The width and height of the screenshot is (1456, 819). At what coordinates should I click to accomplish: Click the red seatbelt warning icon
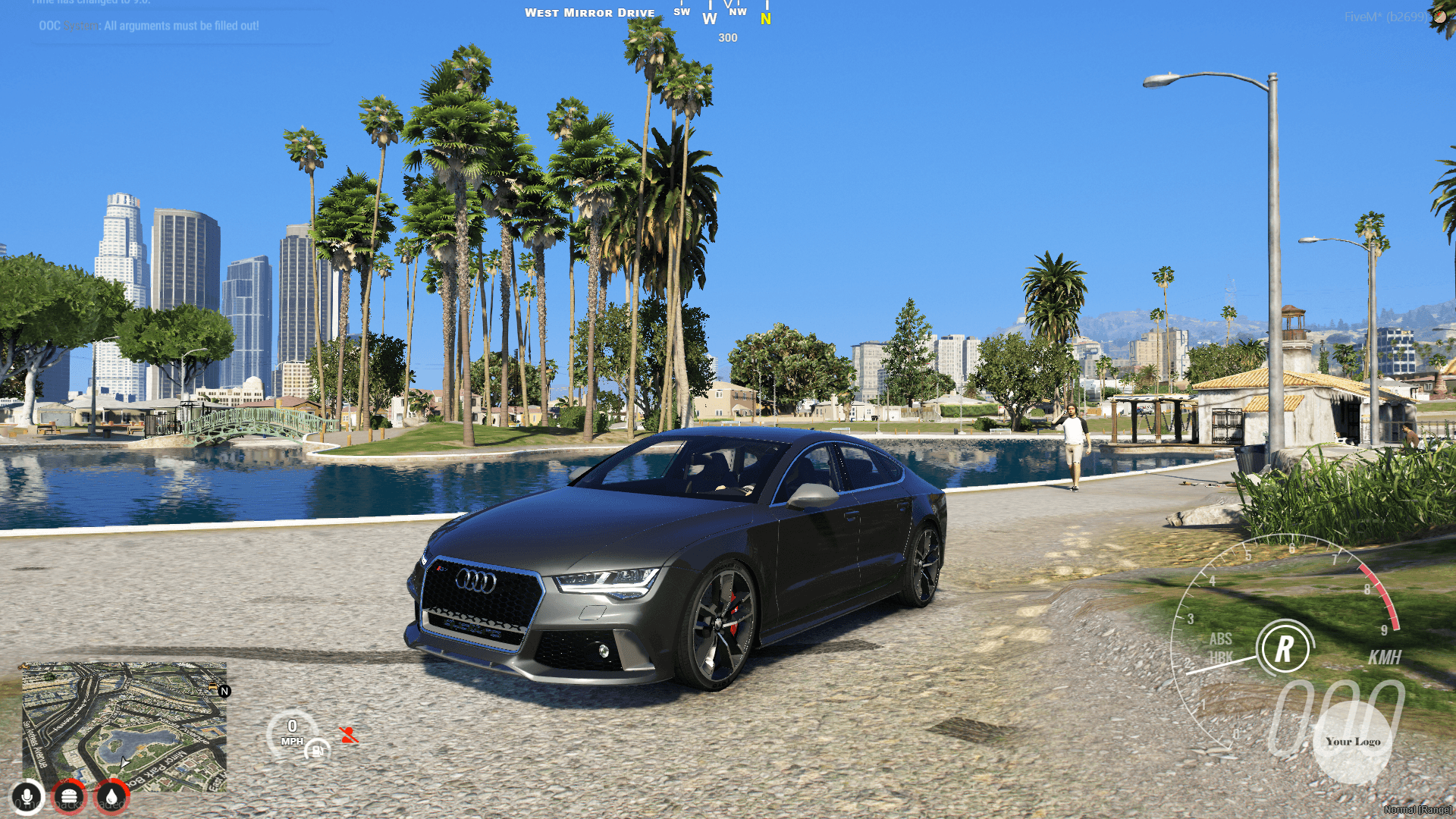coord(347,733)
